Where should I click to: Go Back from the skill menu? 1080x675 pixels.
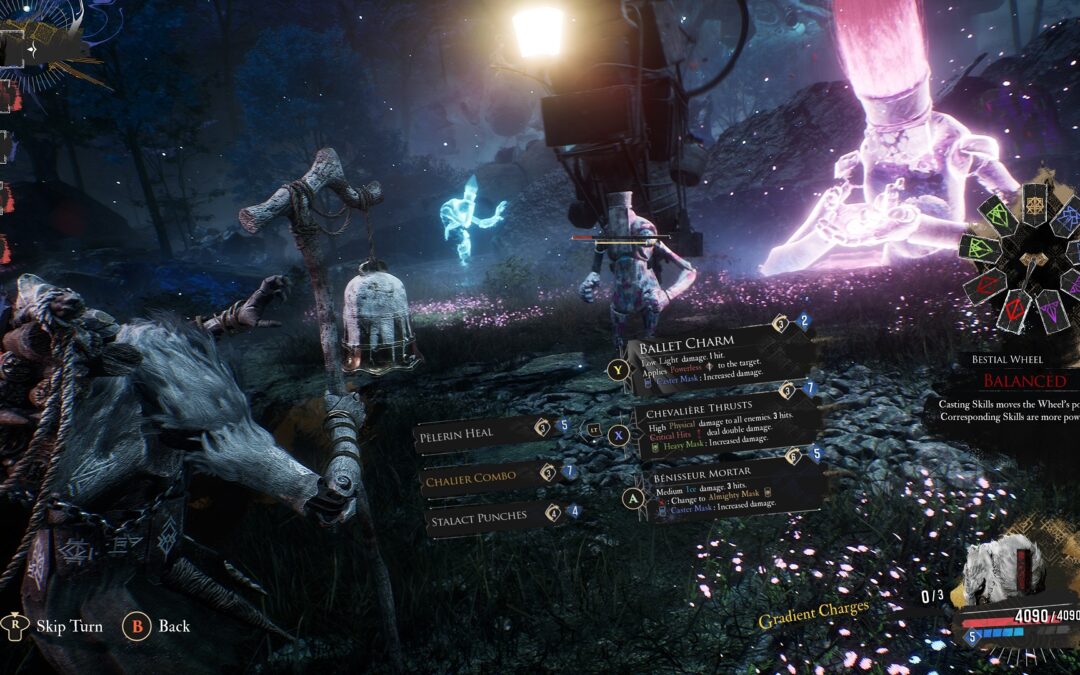pyautogui.click(x=173, y=626)
